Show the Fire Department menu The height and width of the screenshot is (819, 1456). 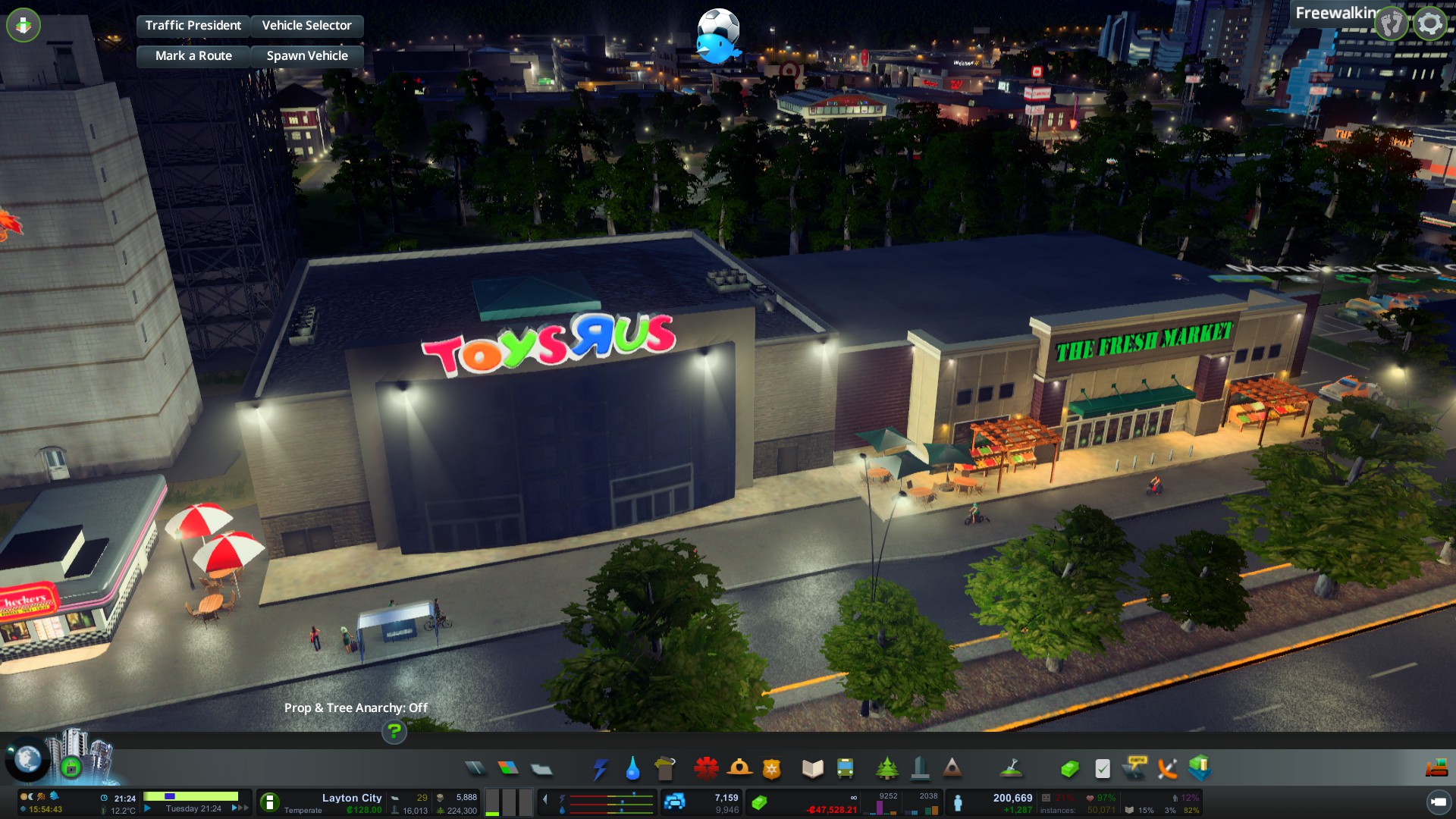[x=739, y=769]
